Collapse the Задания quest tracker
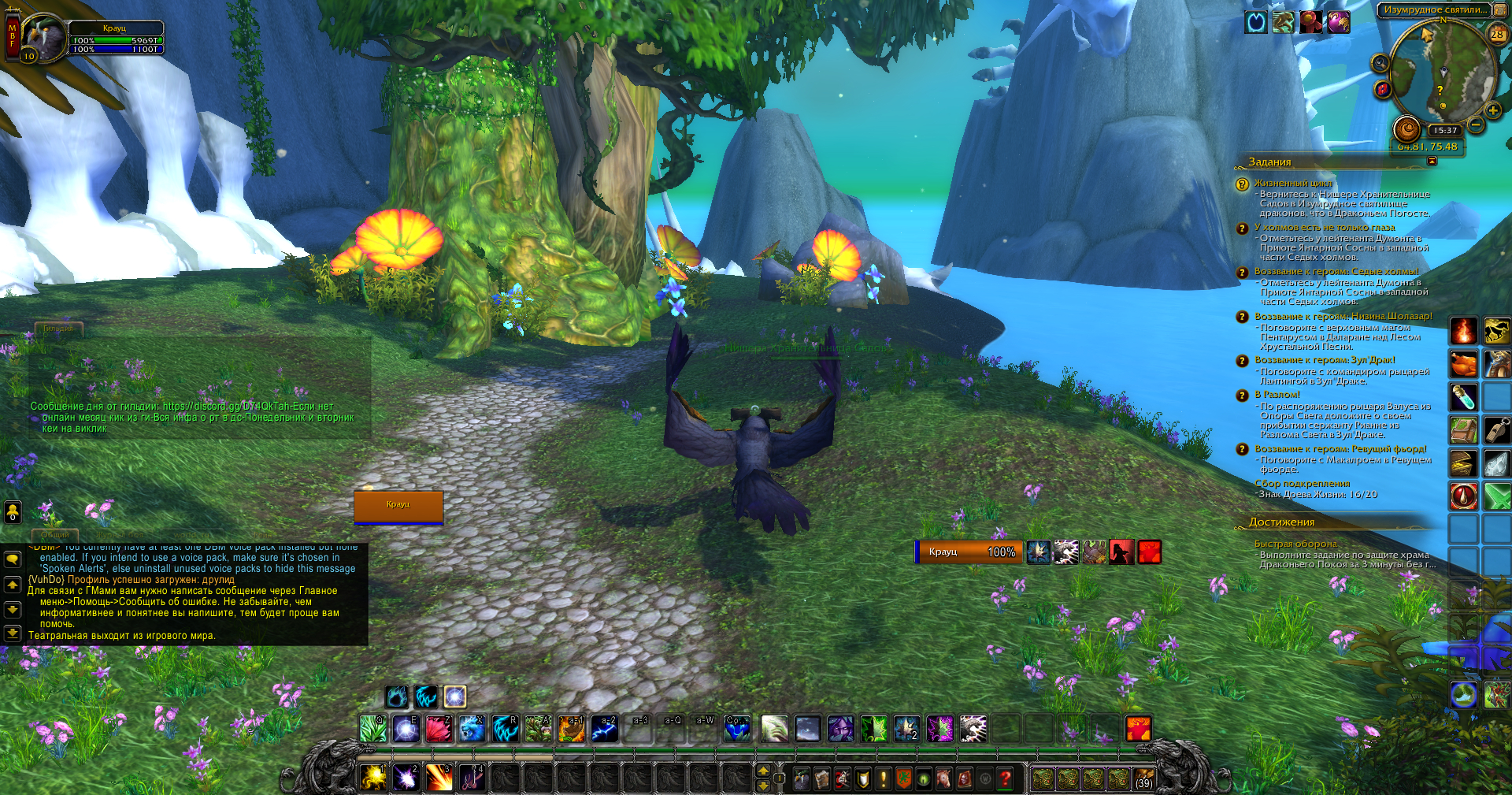The height and width of the screenshot is (795, 1512). click(x=1432, y=162)
